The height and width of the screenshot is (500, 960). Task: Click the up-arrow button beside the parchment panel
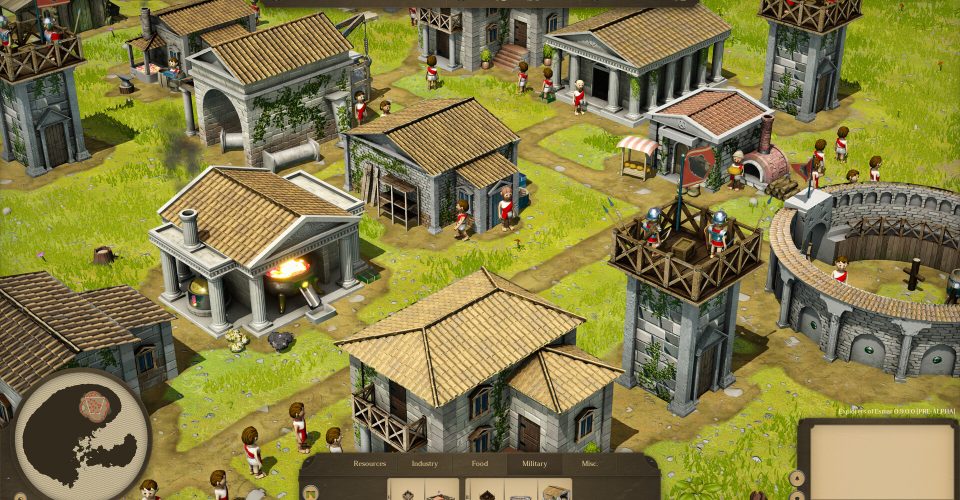click(x=796, y=477)
